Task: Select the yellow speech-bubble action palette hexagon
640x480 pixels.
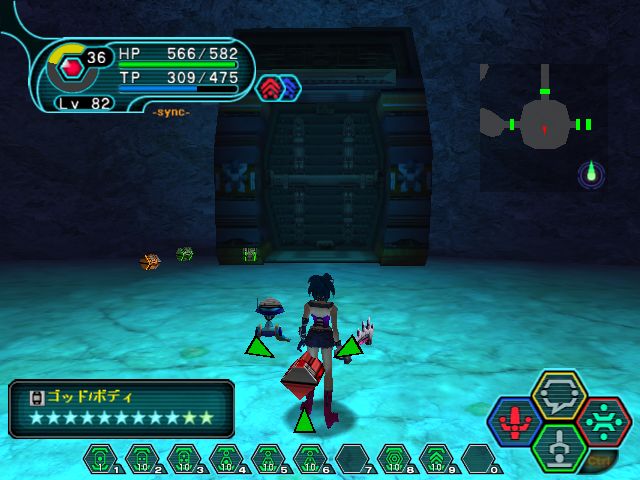Action: 560,396
